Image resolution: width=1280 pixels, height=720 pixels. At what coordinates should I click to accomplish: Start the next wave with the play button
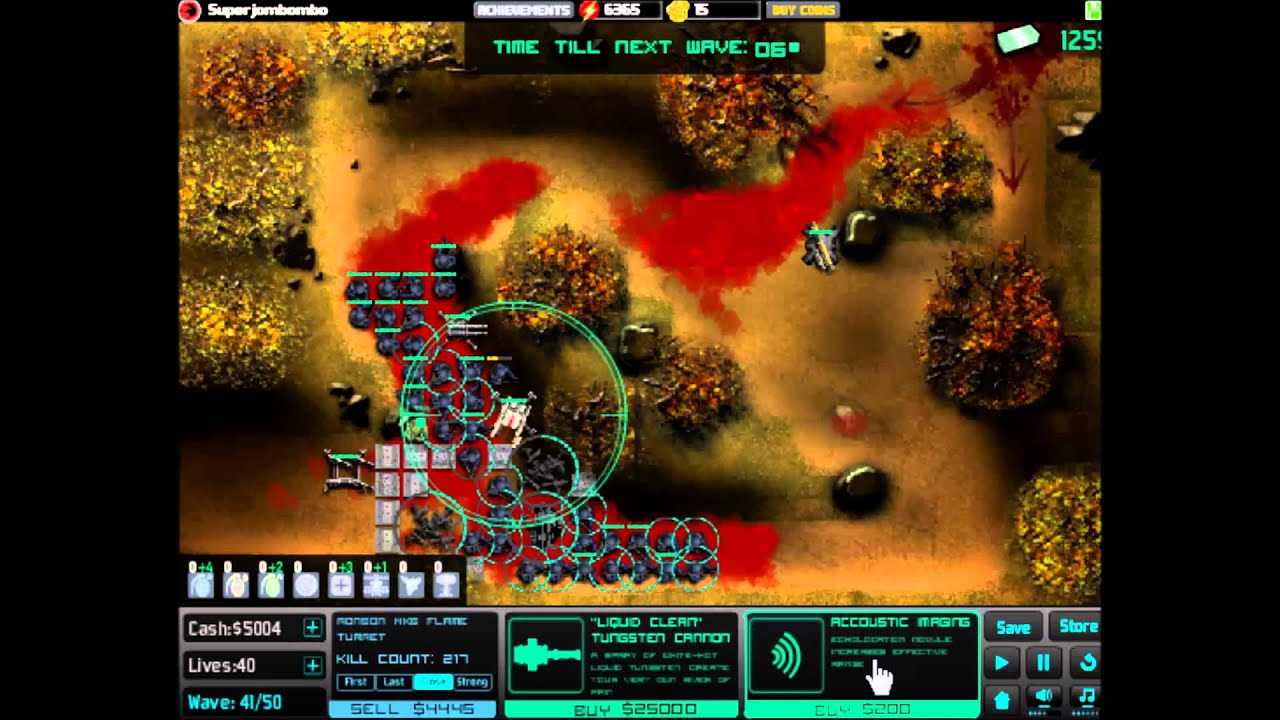pos(1001,662)
